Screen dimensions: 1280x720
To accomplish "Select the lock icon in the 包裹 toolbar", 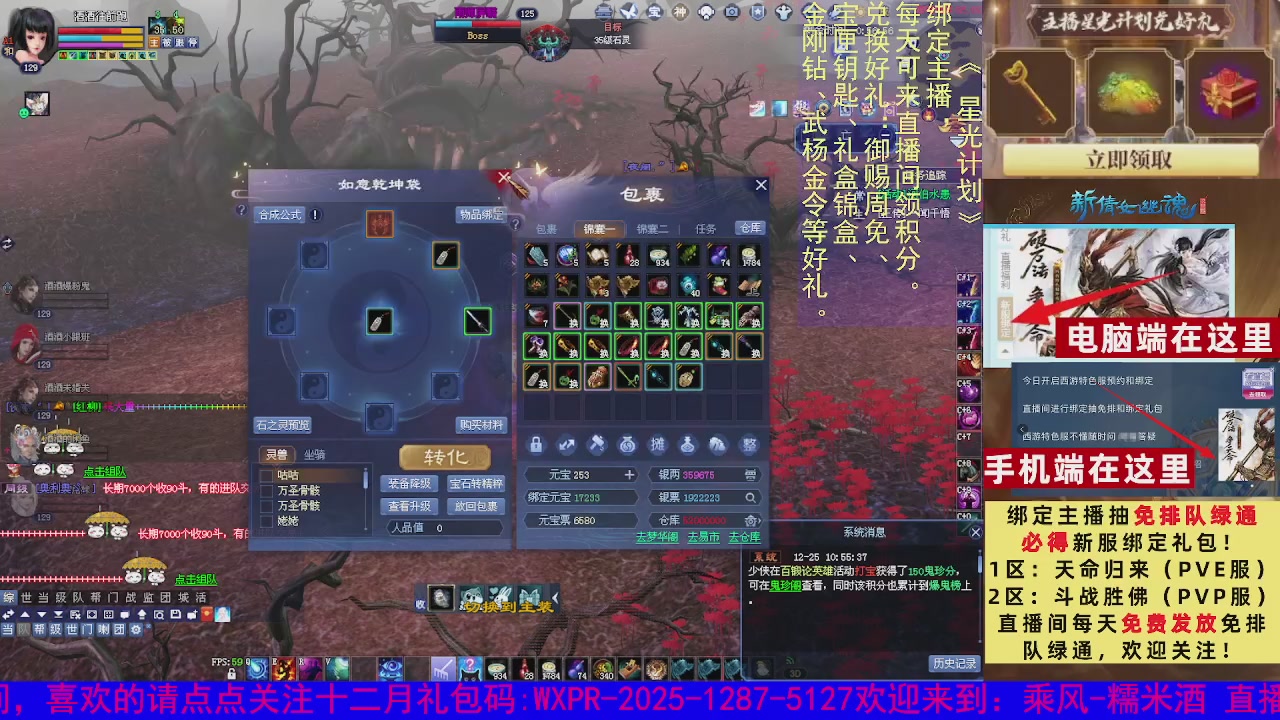I will [537, 444].
